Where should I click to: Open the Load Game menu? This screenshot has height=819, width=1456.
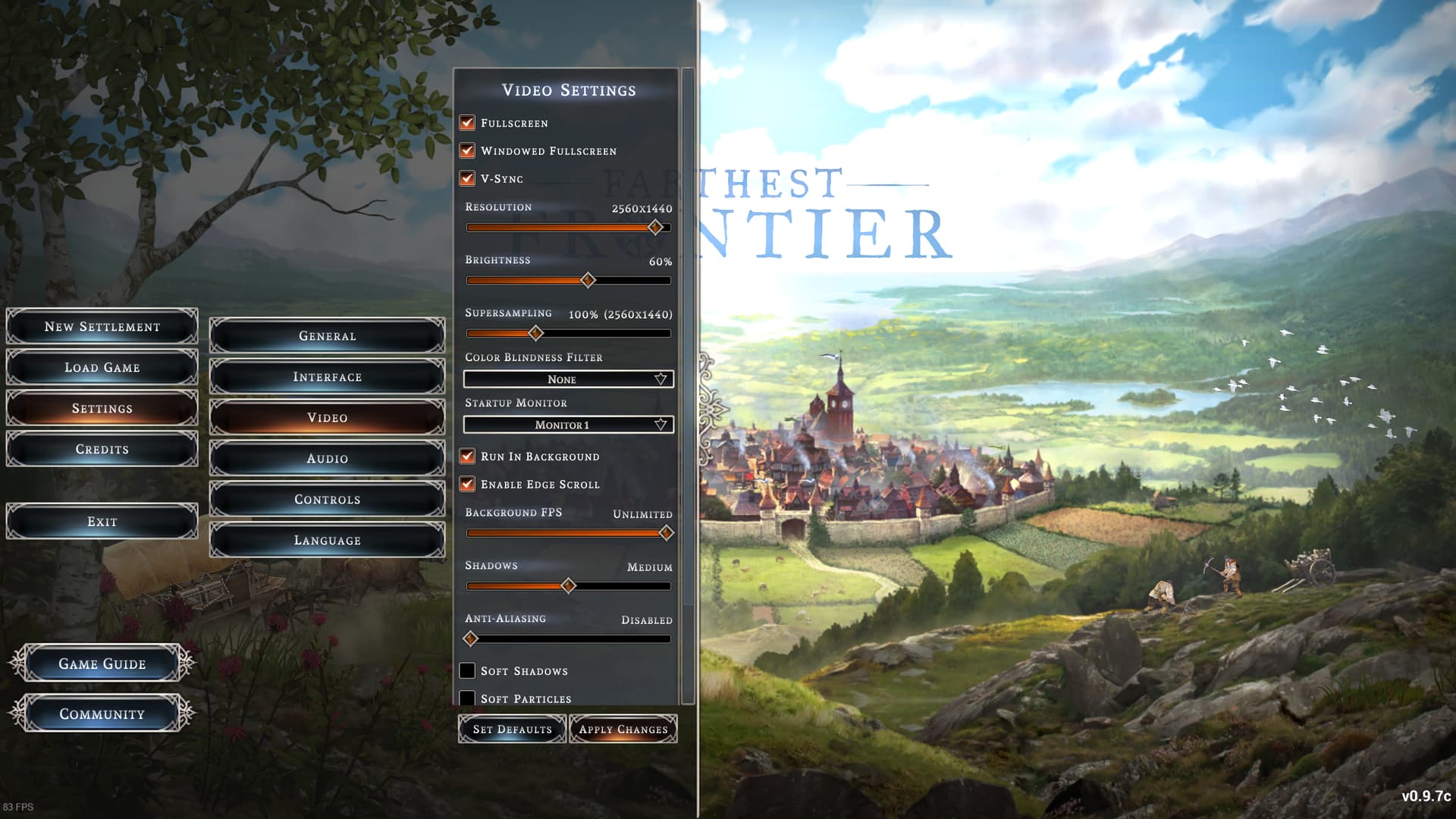102,368
